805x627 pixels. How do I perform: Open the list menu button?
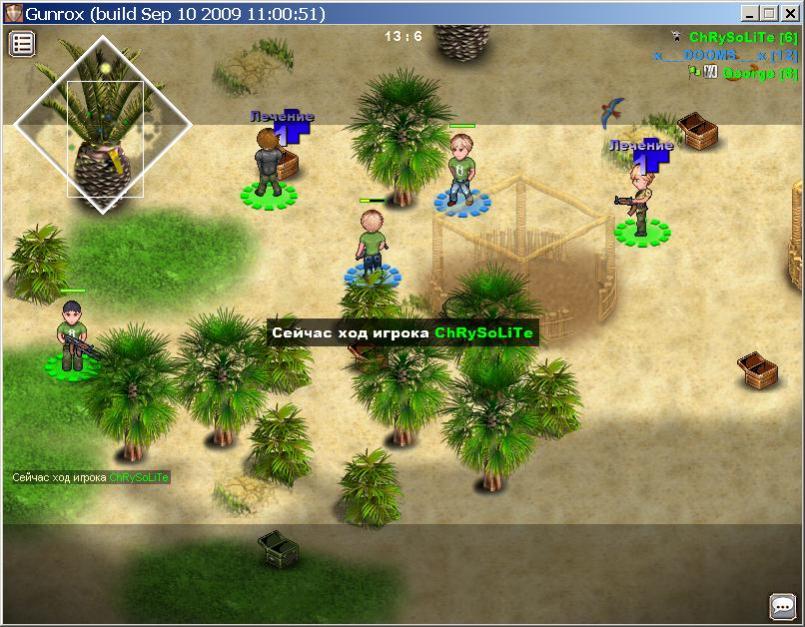coord(22,44)
